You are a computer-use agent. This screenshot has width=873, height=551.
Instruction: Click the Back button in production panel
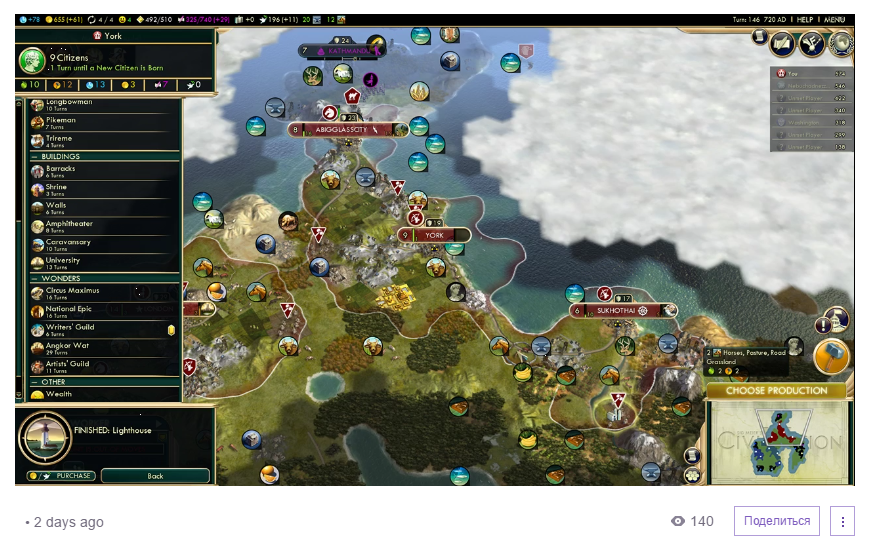pos(155,476)
